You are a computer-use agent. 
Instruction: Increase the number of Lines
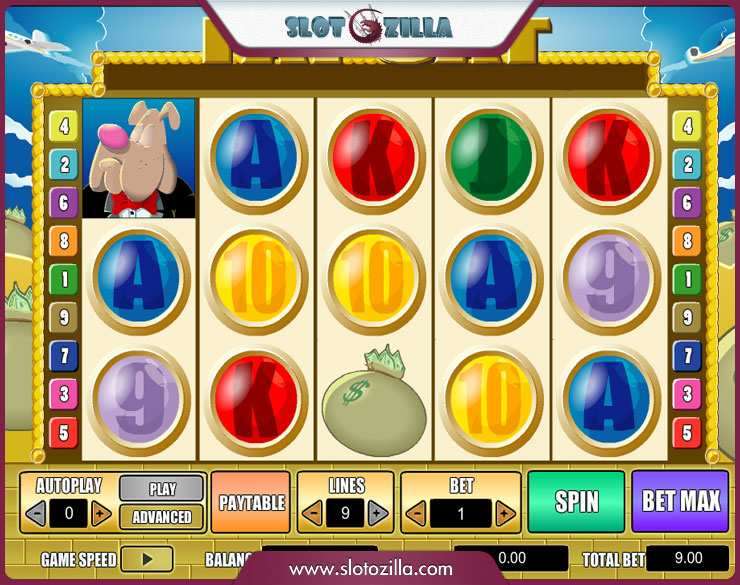point(377,514)
